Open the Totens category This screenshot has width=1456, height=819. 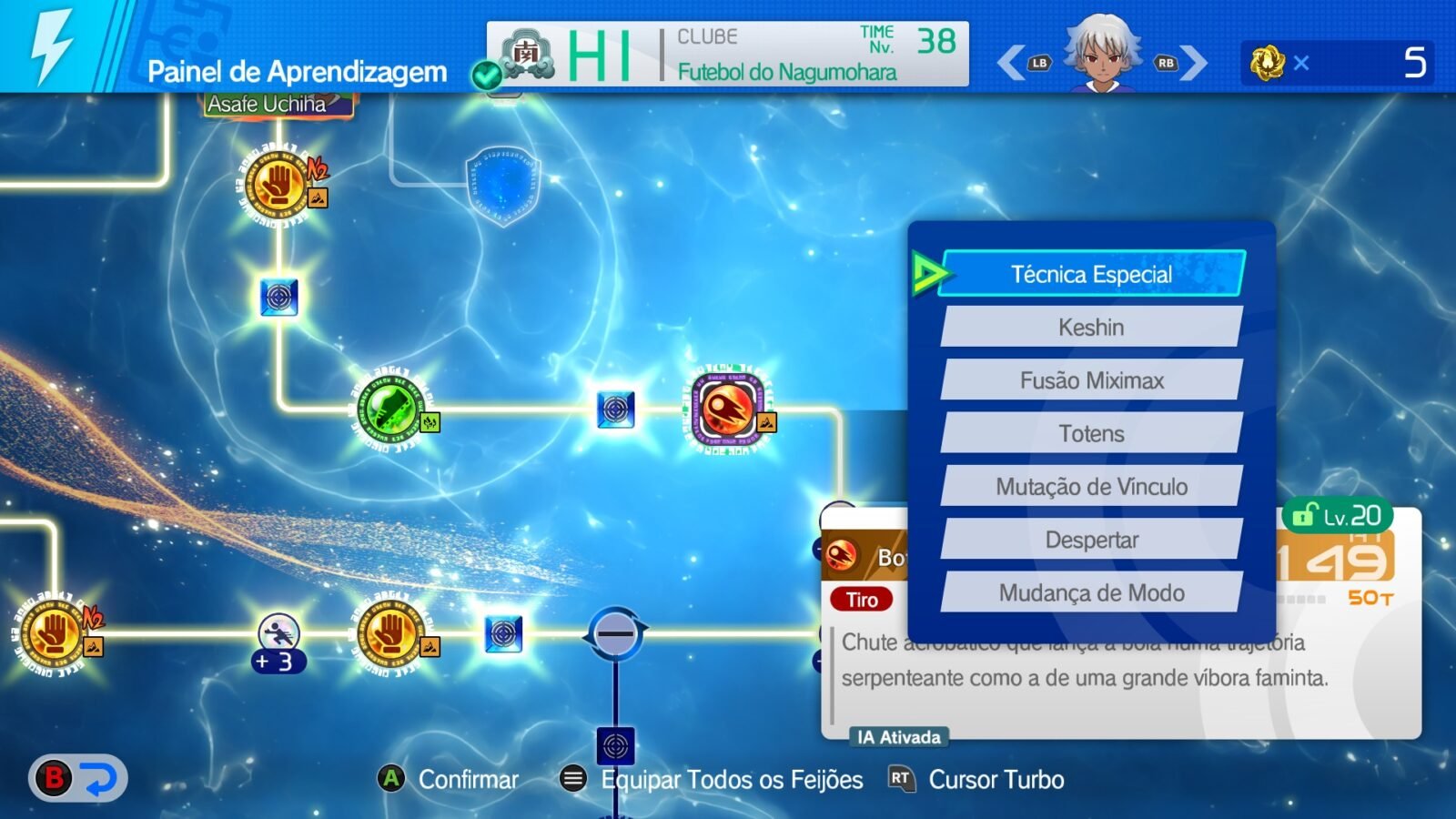click(1090, 433)
